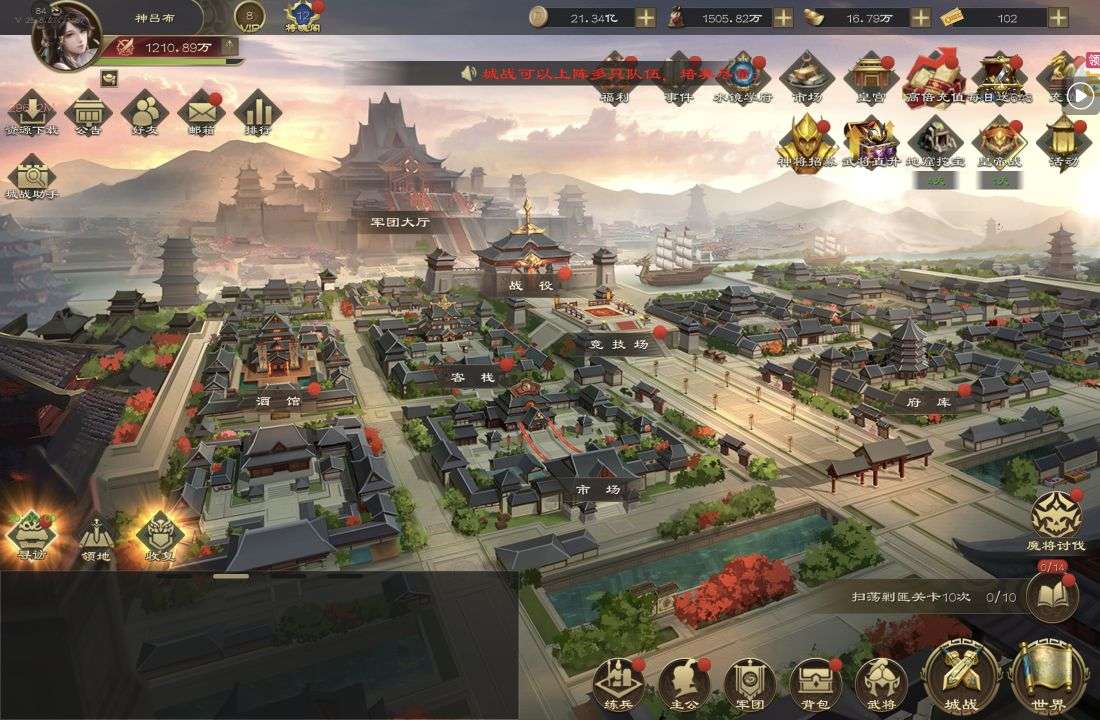Open the 背包 backpack
This screenshot has height=720, width=1100.
(x=816, y=682)
